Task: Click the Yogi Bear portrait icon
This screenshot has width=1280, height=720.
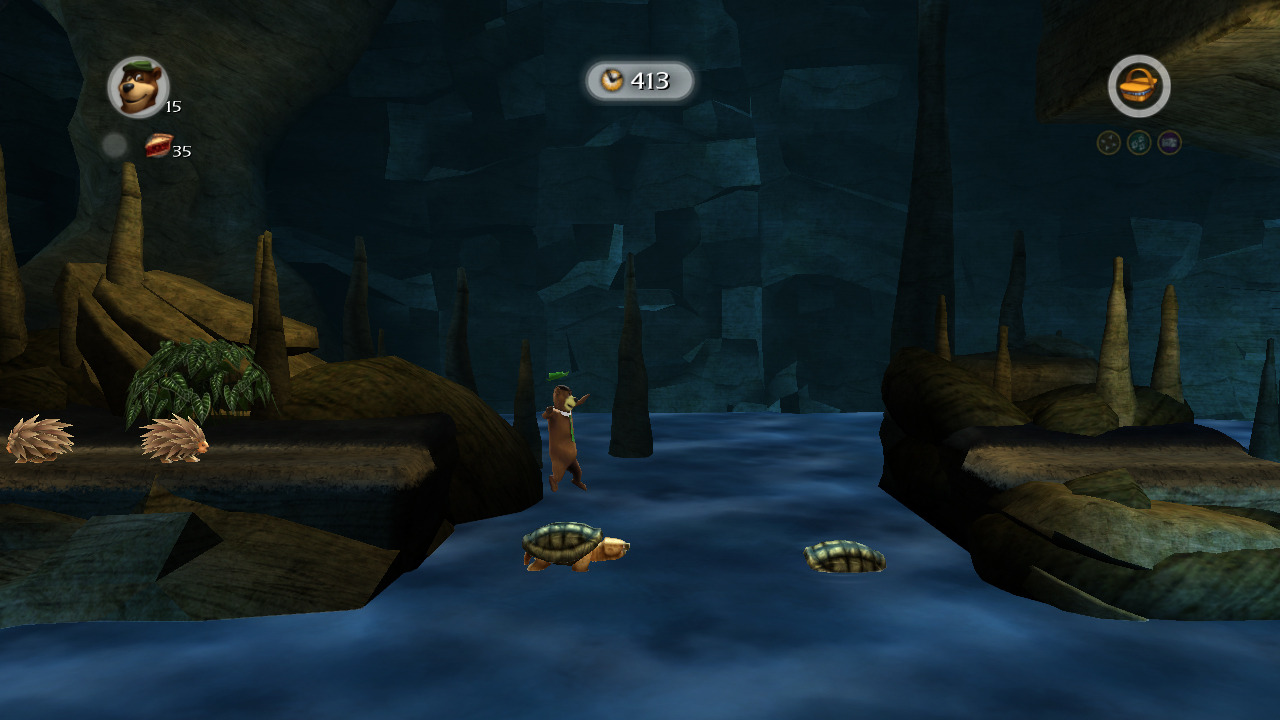Action: pos(138,87)
